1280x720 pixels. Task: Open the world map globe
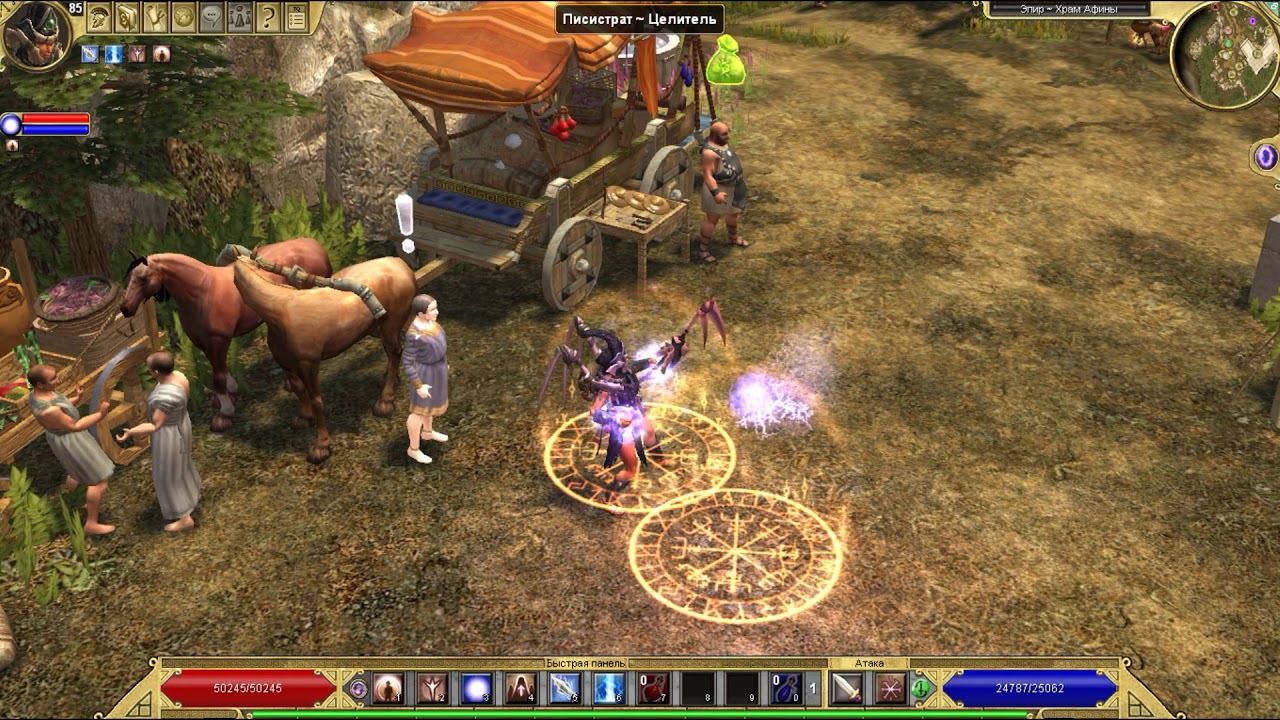(x=183, y=17)
